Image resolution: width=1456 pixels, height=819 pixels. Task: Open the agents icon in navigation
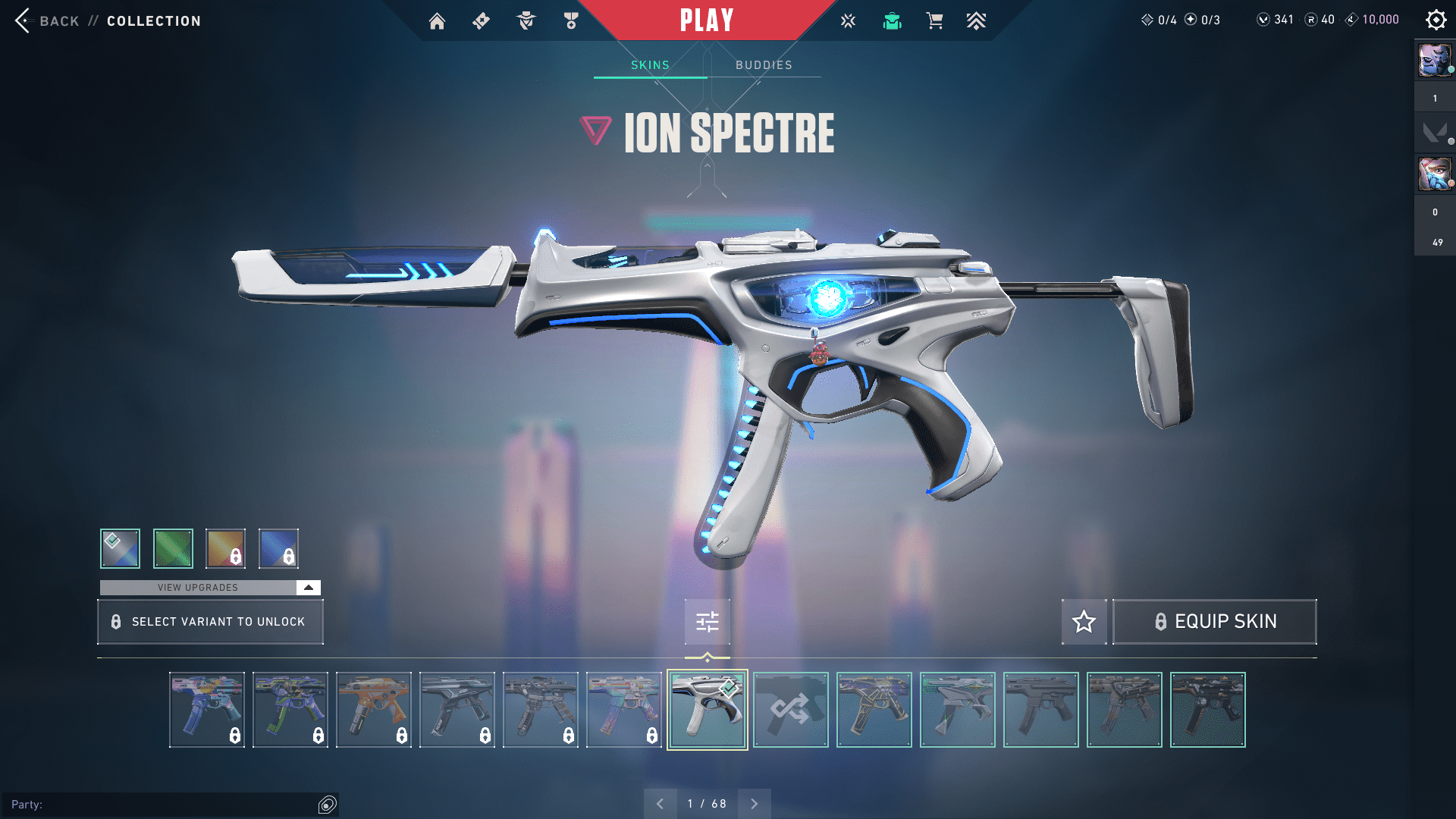[x=526, y=21]
